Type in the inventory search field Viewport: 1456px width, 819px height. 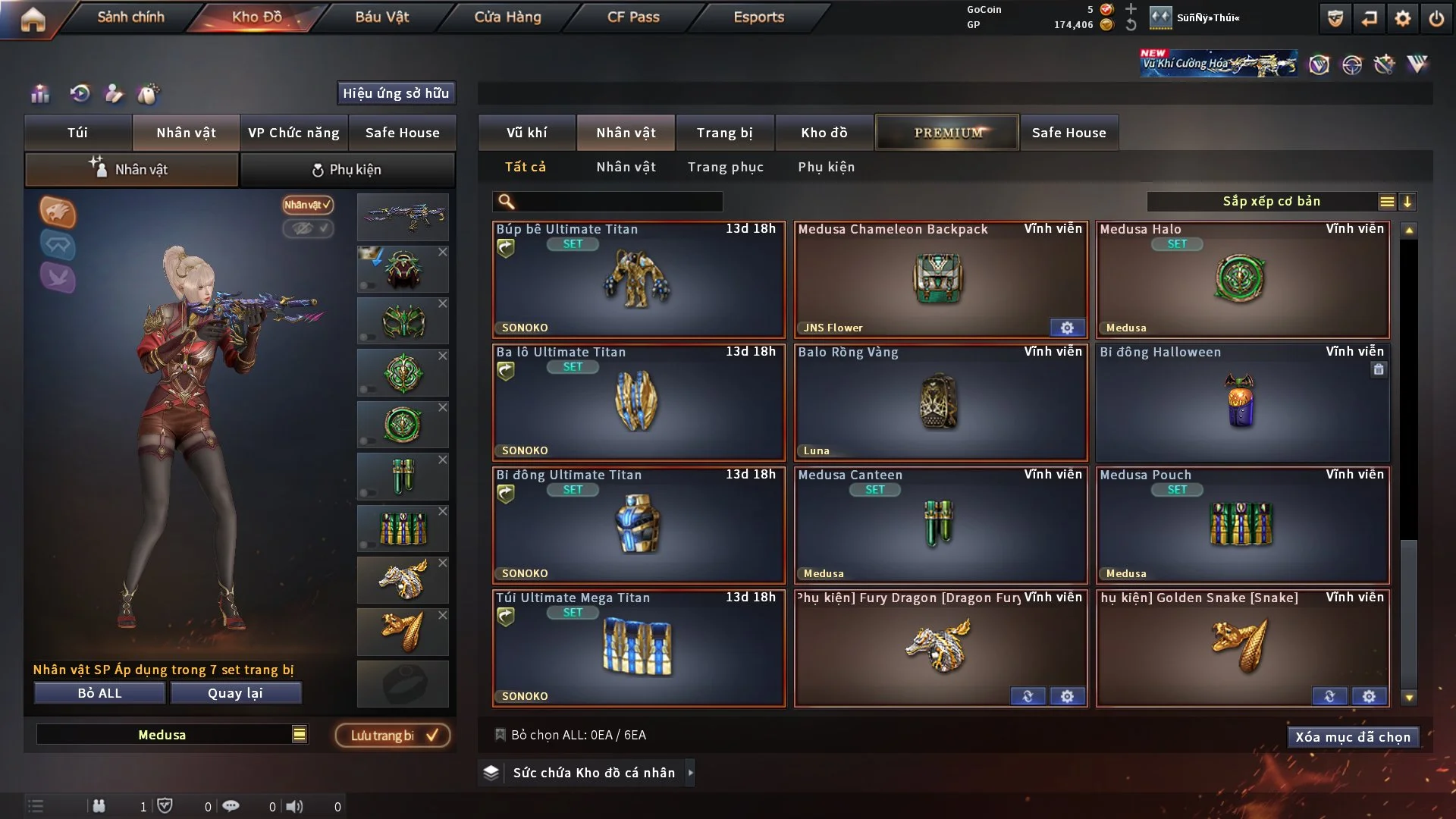(x=618, y=202)
